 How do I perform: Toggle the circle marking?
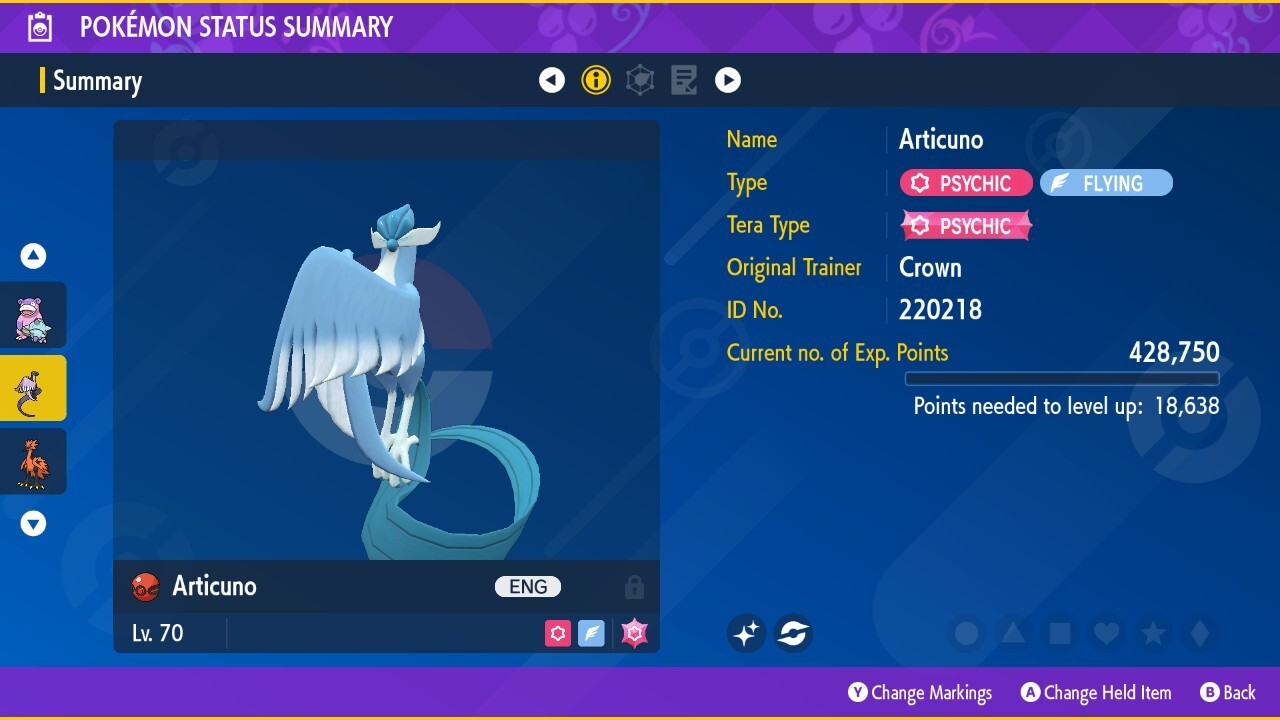point(967,633)
